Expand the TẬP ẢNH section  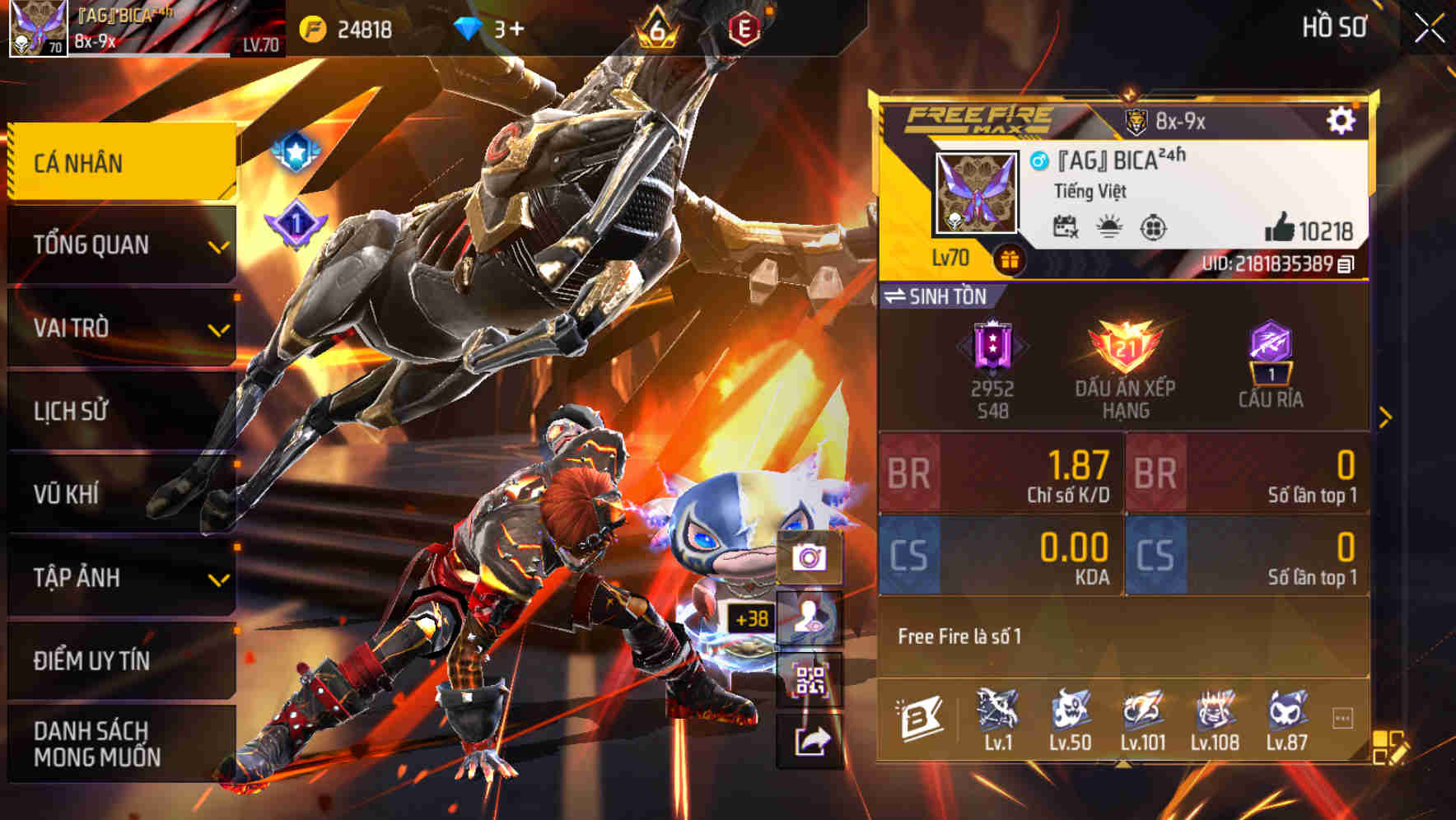[119, 578]
